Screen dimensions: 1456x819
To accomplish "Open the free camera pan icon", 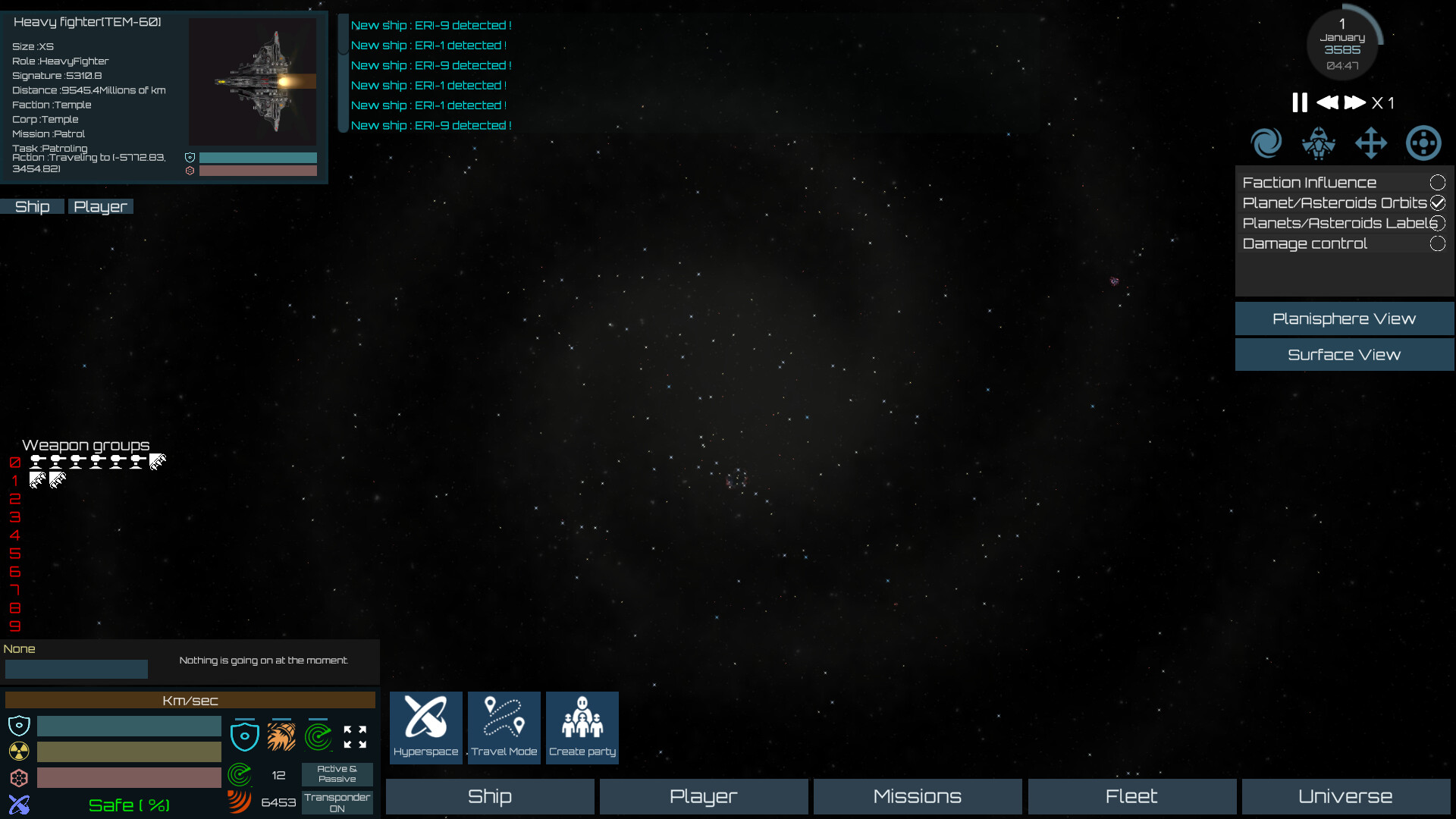I will (1372, 143).
